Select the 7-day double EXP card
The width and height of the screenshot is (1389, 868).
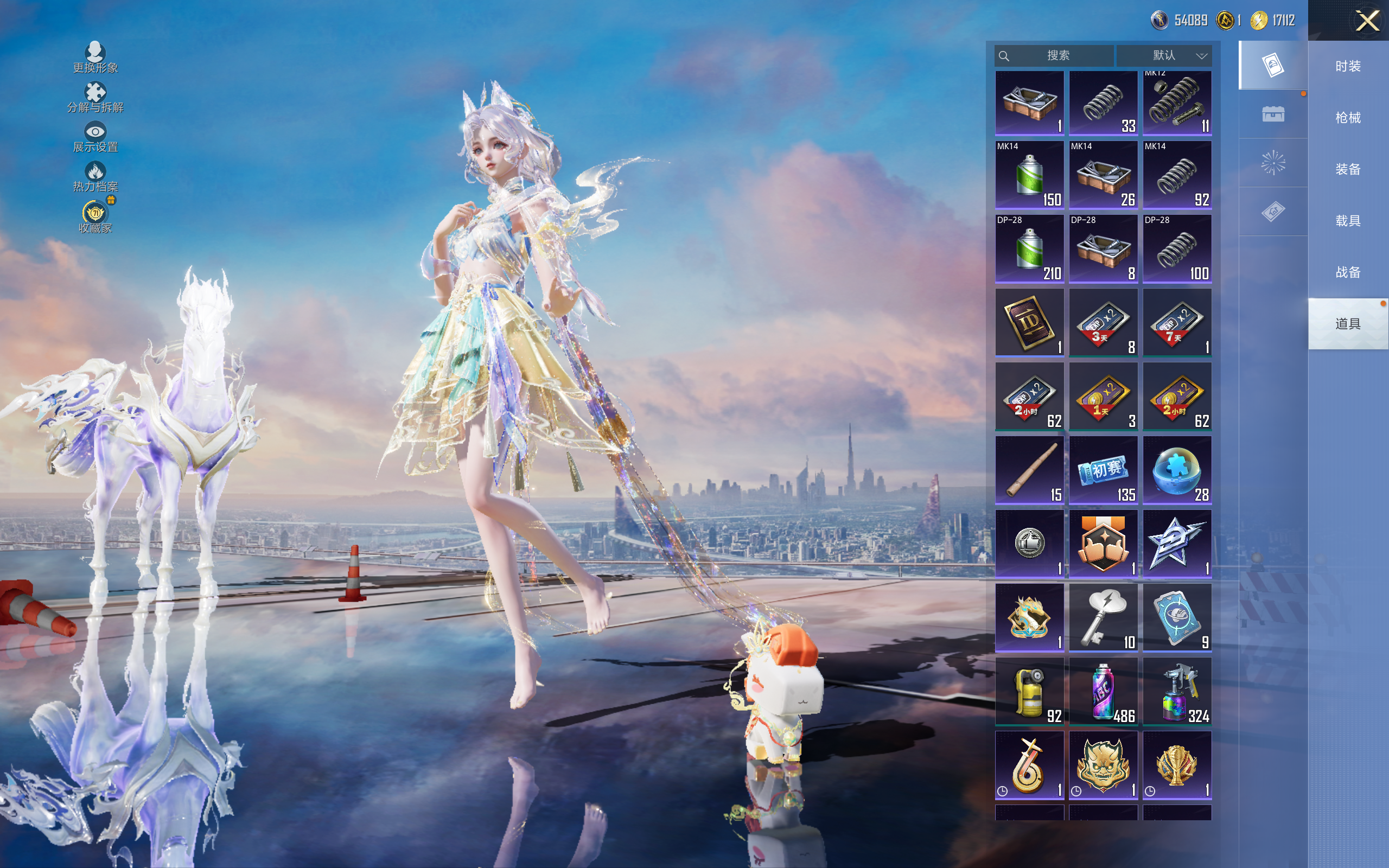tap(1177, 322)
